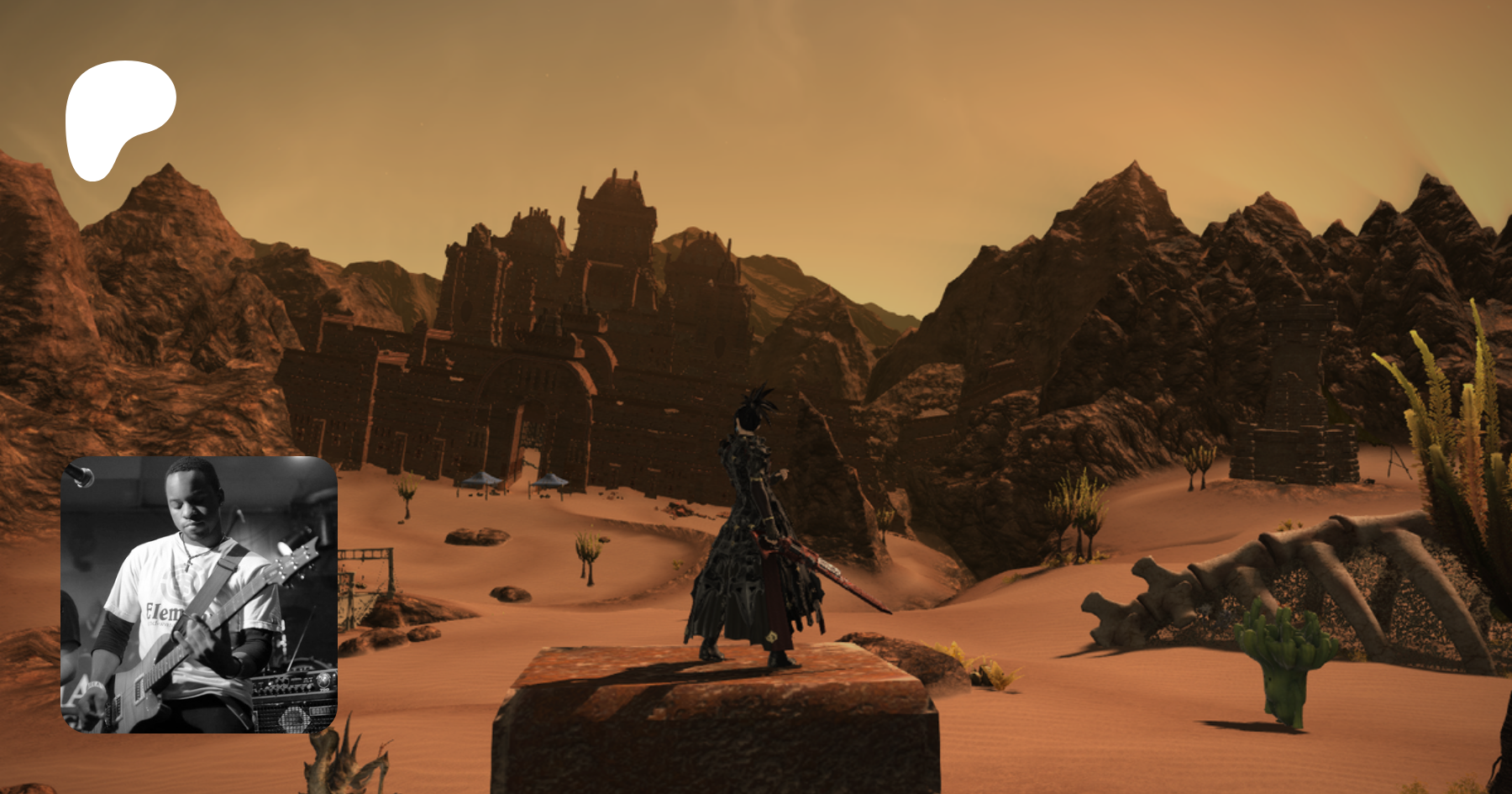Open the guitarist creator profile photo

[x=199, y=594]
